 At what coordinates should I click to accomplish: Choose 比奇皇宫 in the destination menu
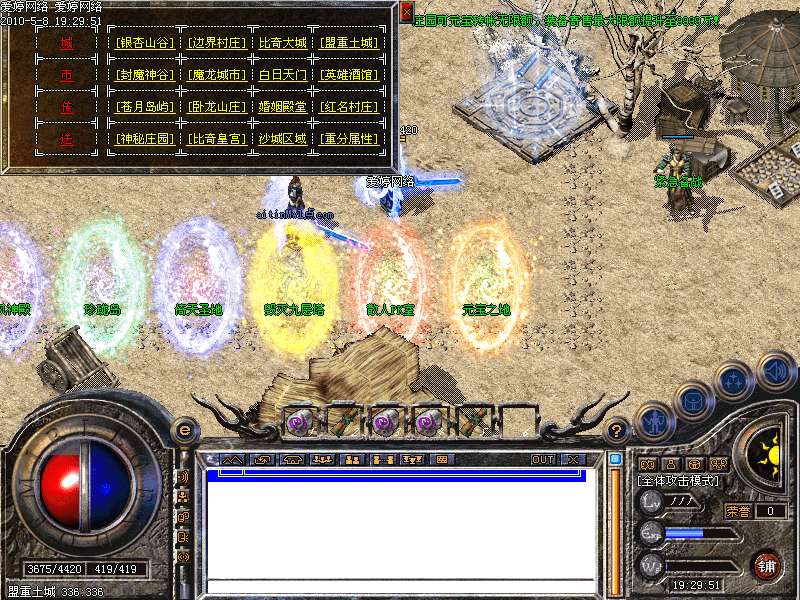click(217, 139)
